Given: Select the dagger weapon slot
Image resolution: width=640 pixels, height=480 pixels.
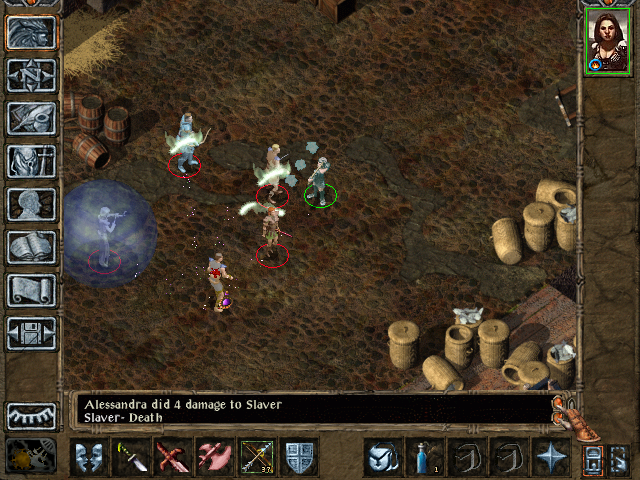Looking at the screenshot, I should pyautogui.click(x=132, y=457).
